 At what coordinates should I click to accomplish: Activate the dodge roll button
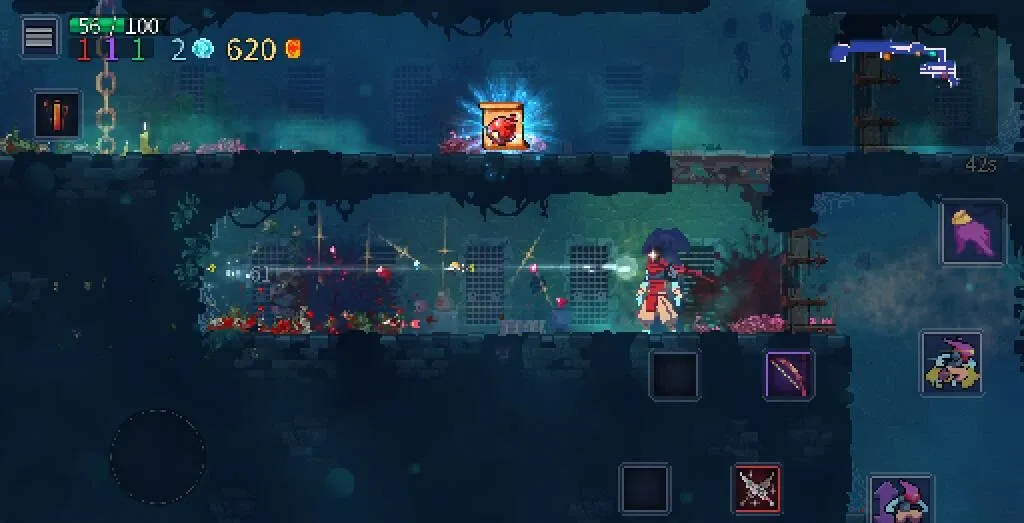[x=951, y=363]
